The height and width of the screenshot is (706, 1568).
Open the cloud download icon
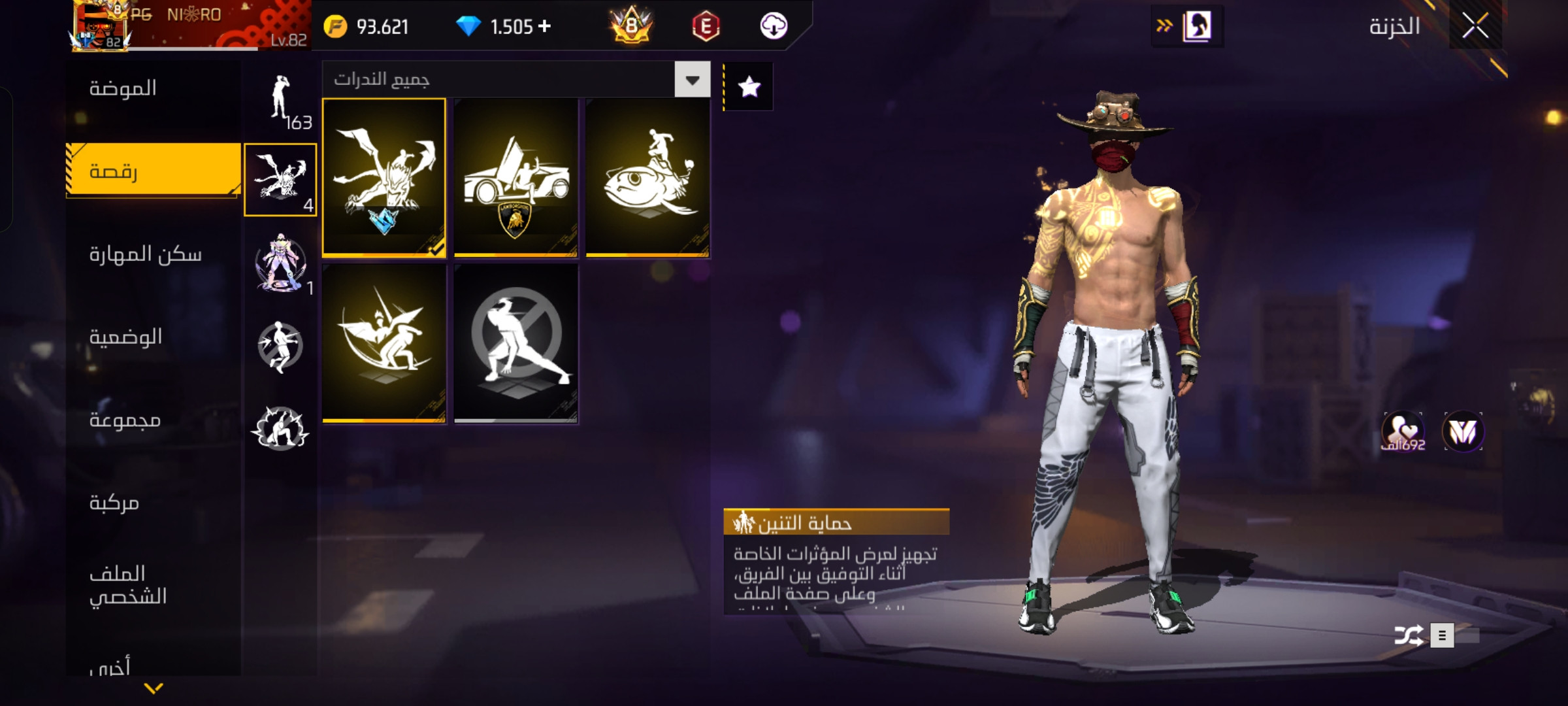click(x=774, y=26)
